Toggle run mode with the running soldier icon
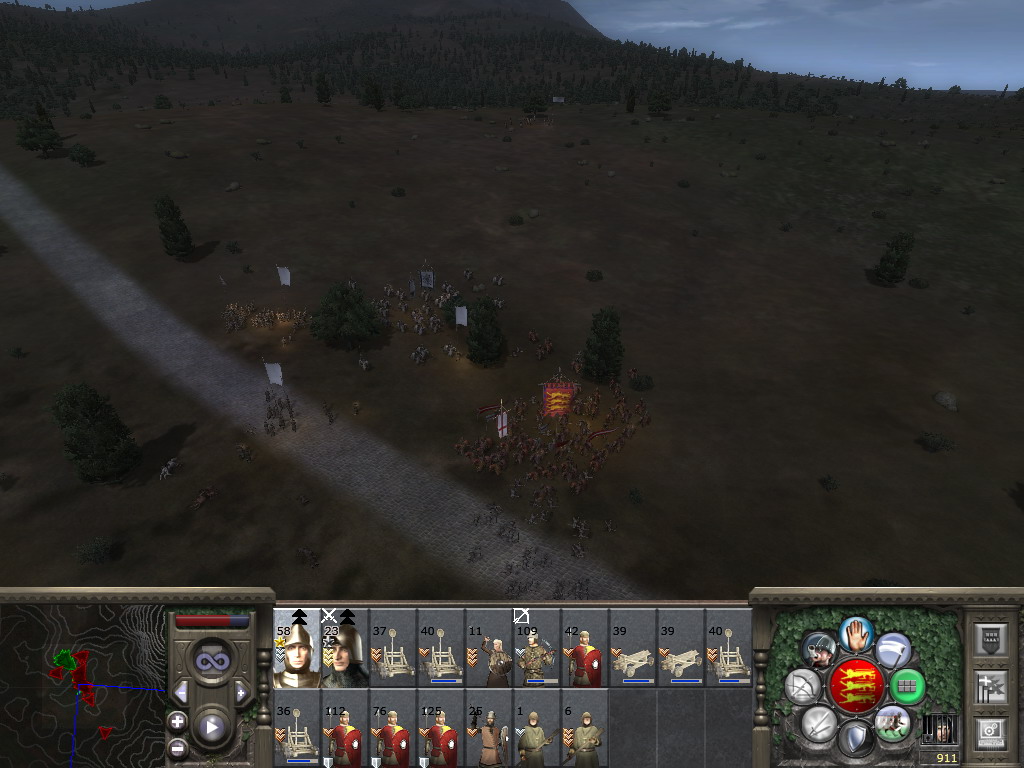The image size is (1024, 768). point(891,723)
